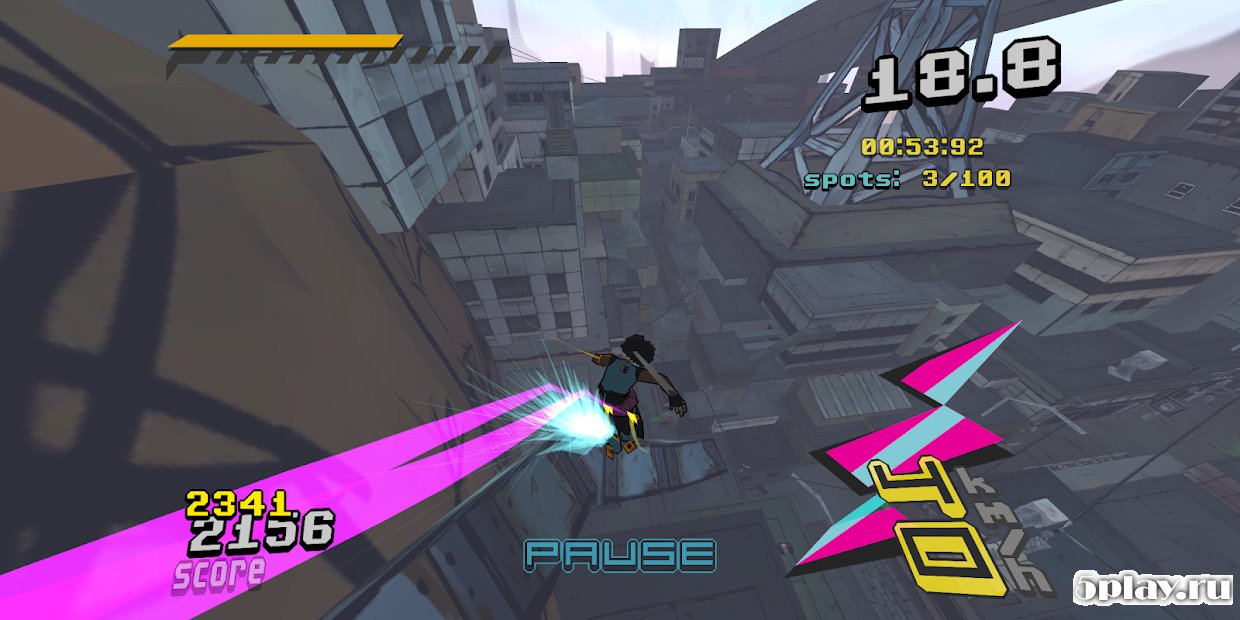
Task: Tap the PAUSE button
Action: (x=621, y=555)
